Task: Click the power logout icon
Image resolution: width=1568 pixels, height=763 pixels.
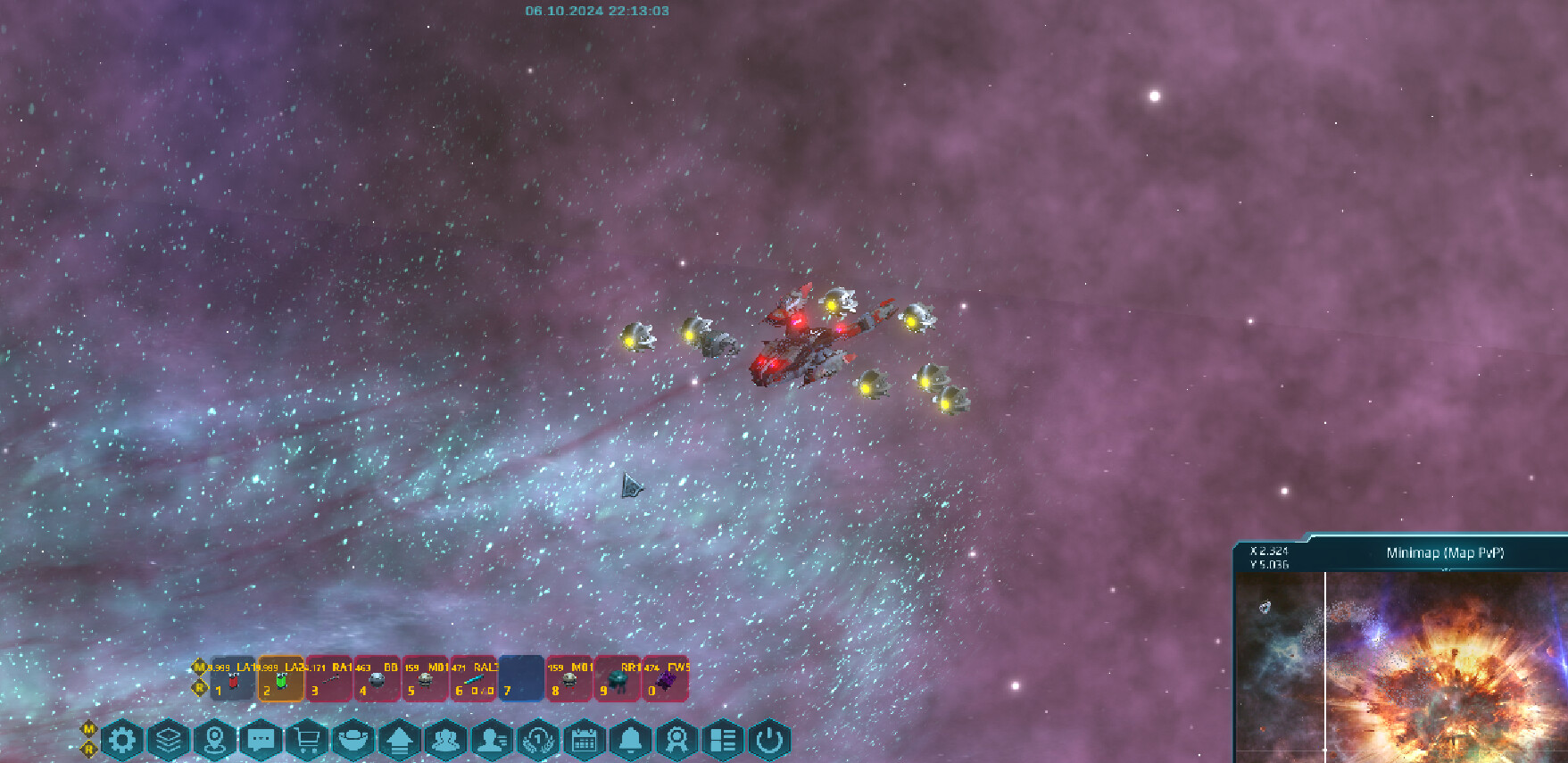Action: click(767, 741)
